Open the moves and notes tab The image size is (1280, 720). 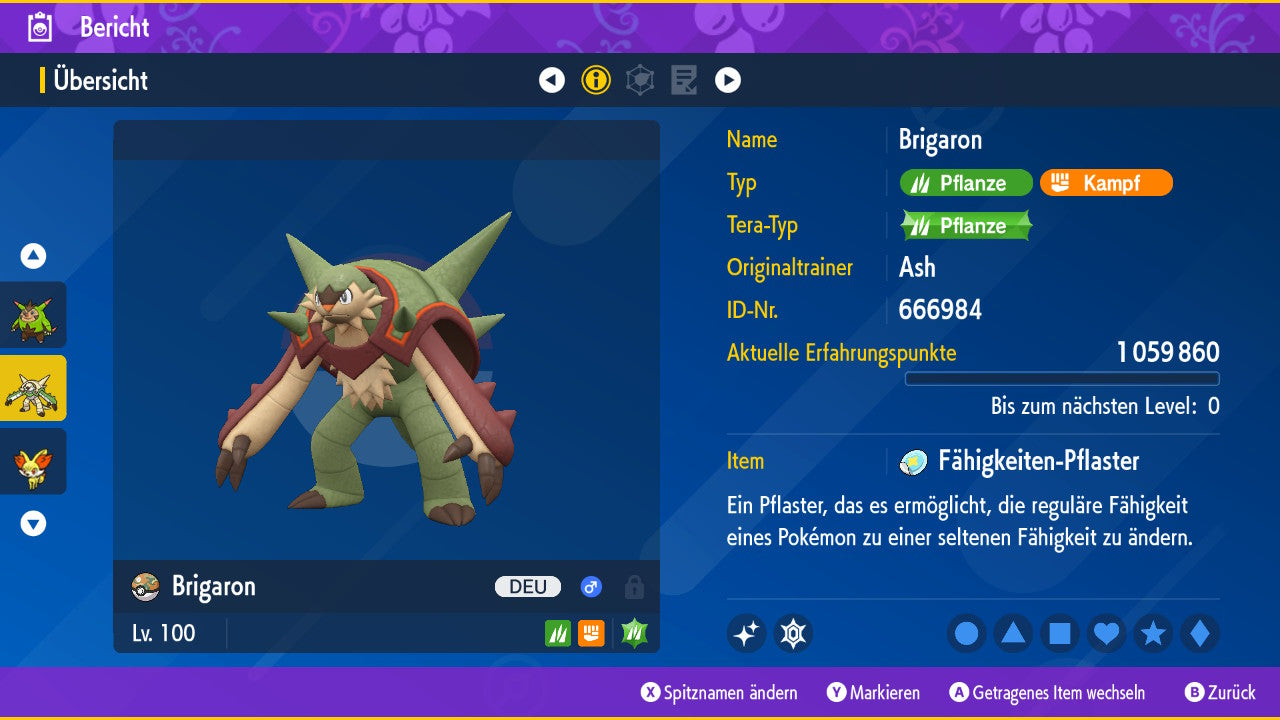[684, 80]
